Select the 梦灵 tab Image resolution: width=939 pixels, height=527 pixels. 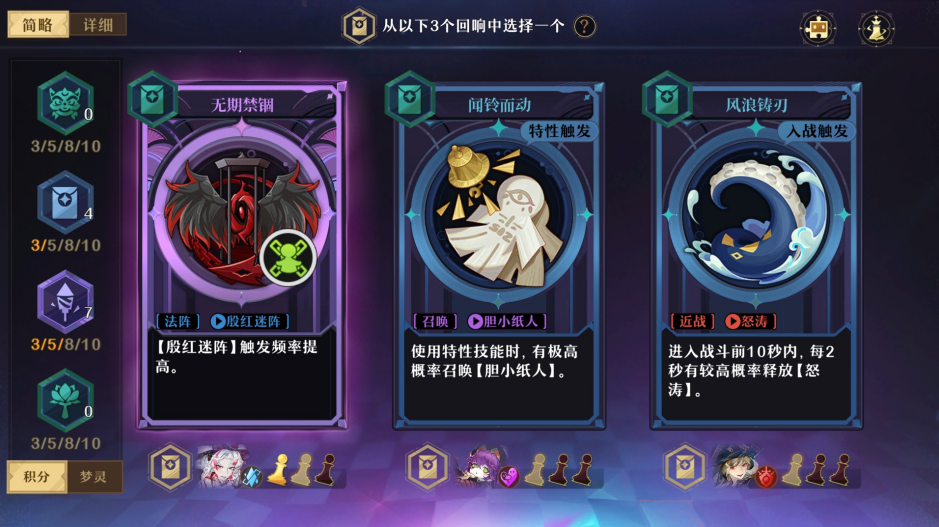tap(94, 476)
